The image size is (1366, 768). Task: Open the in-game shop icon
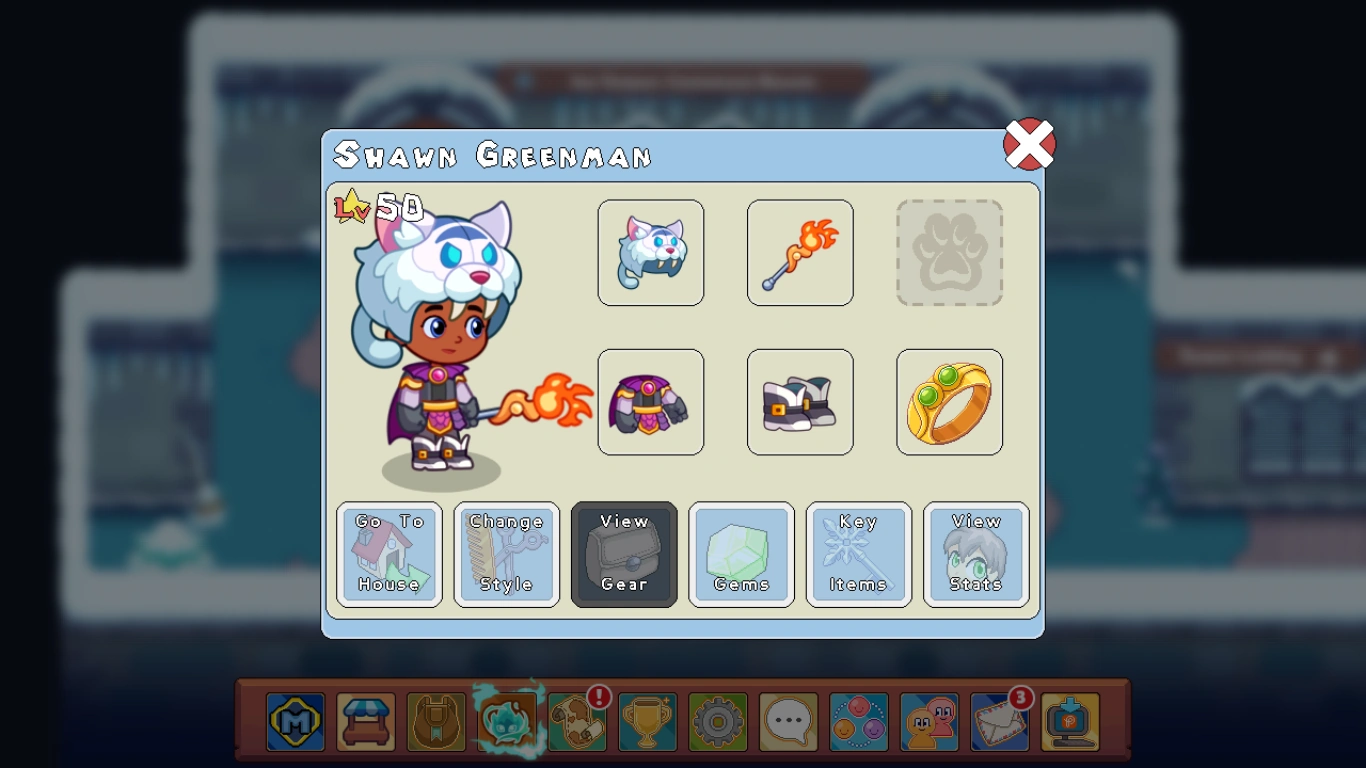click(x=365, y=721)
